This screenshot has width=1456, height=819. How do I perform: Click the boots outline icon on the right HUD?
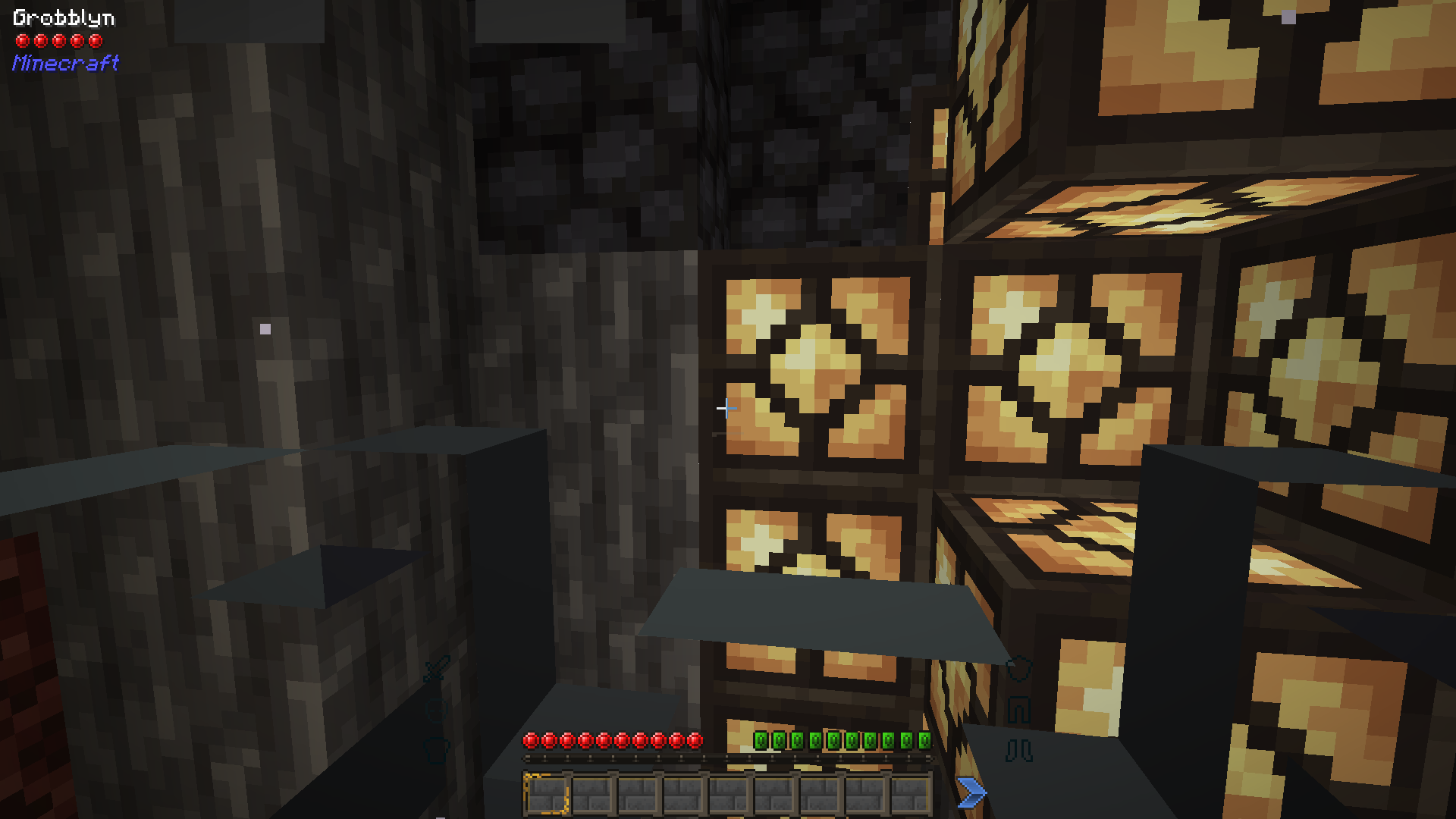[x=1018, y=749]
